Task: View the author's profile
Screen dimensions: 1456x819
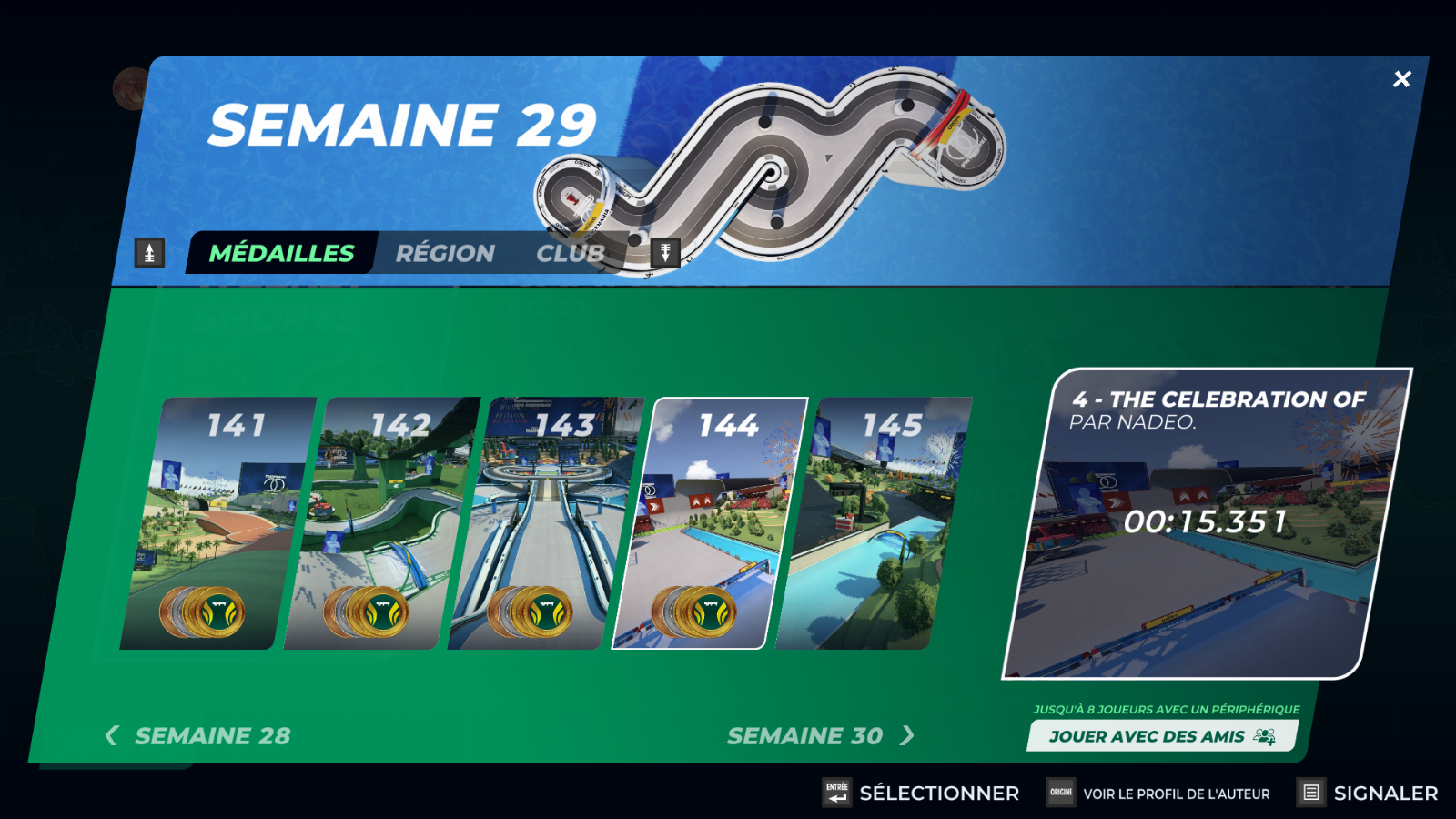Action: click(x=1158, y=793)
